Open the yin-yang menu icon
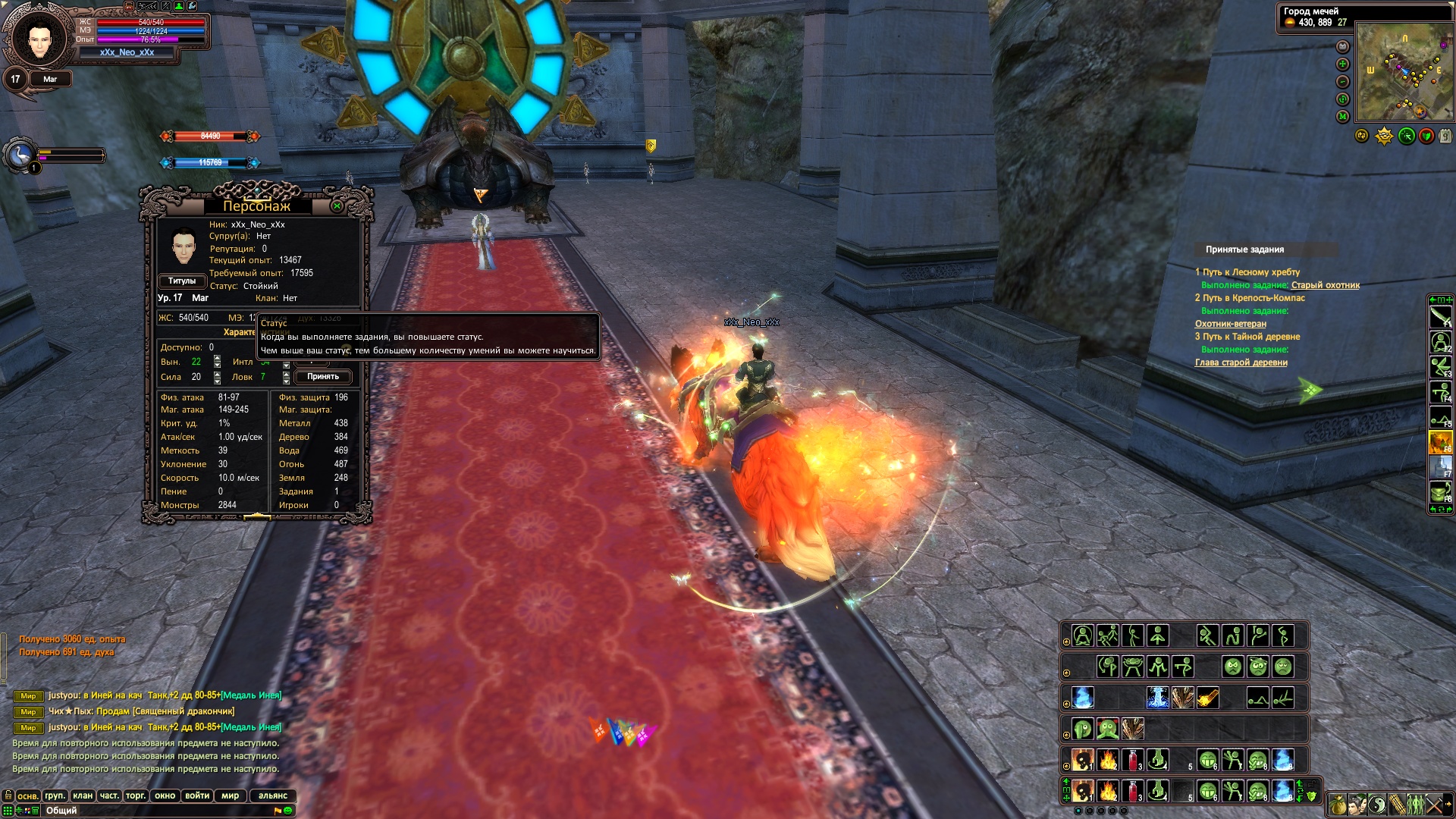The width and height of the screenshot is (1456, 819). (1377, 805)
